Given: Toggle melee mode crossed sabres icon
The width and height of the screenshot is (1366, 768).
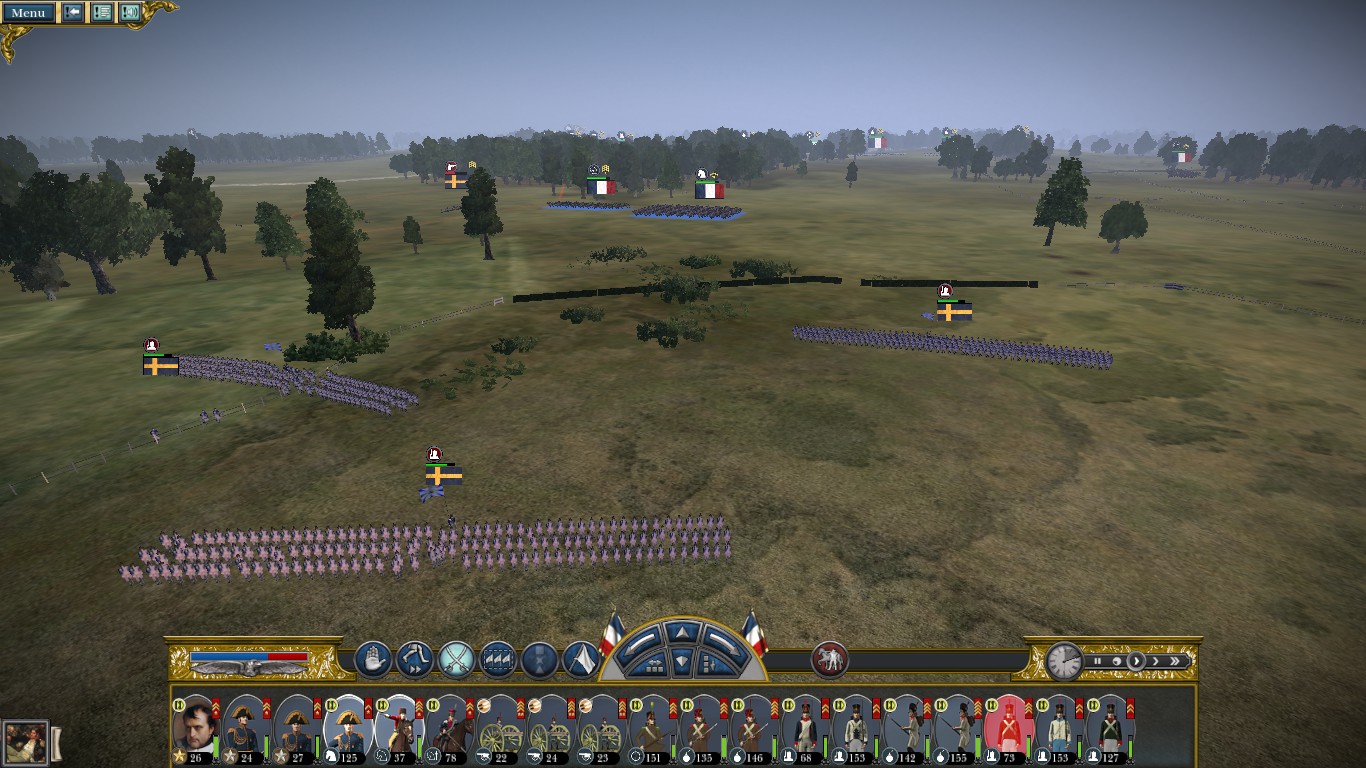Looking at the screenshot, I should 456,660.
